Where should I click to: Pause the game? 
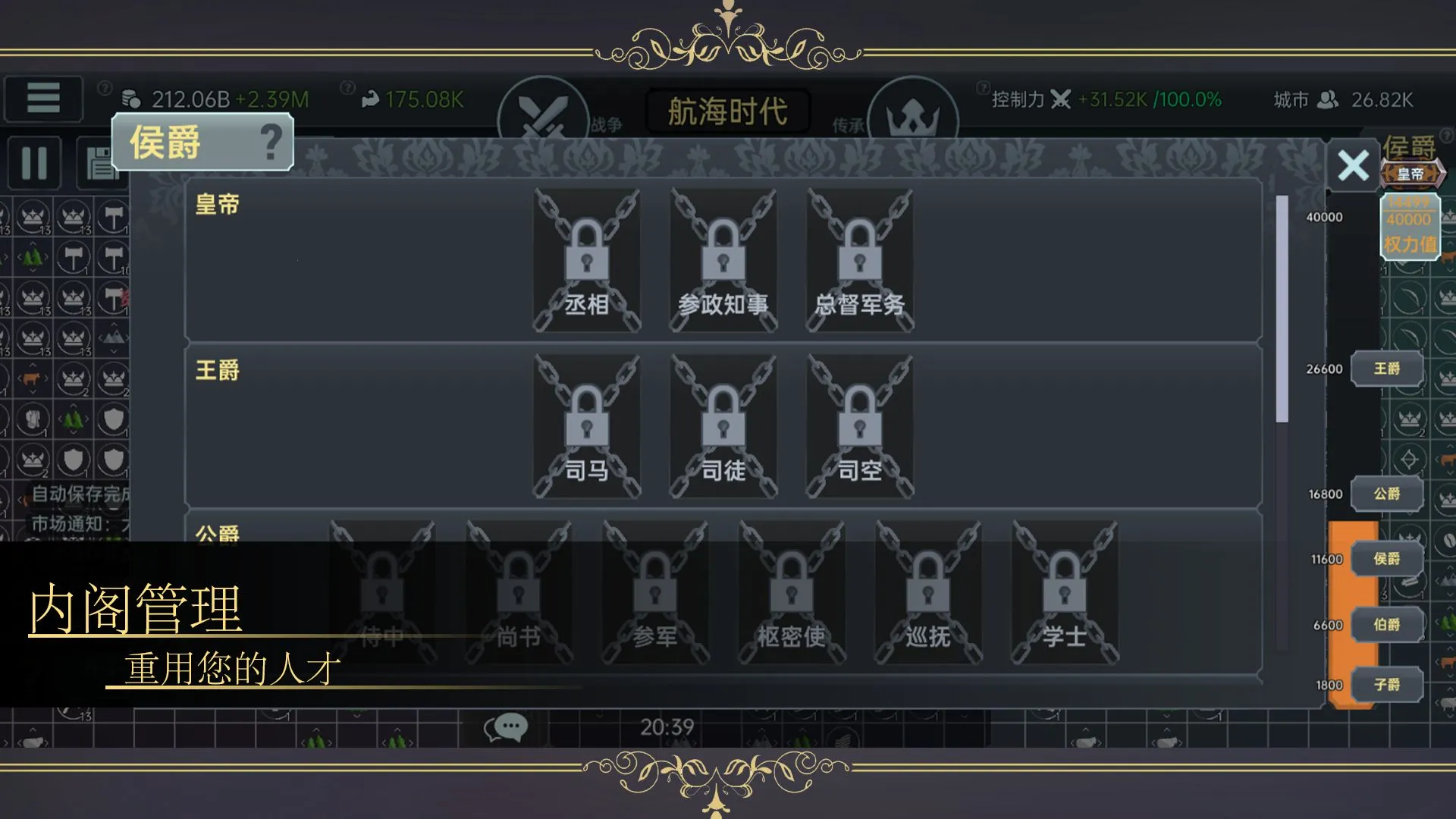click(x=34, y=163)
